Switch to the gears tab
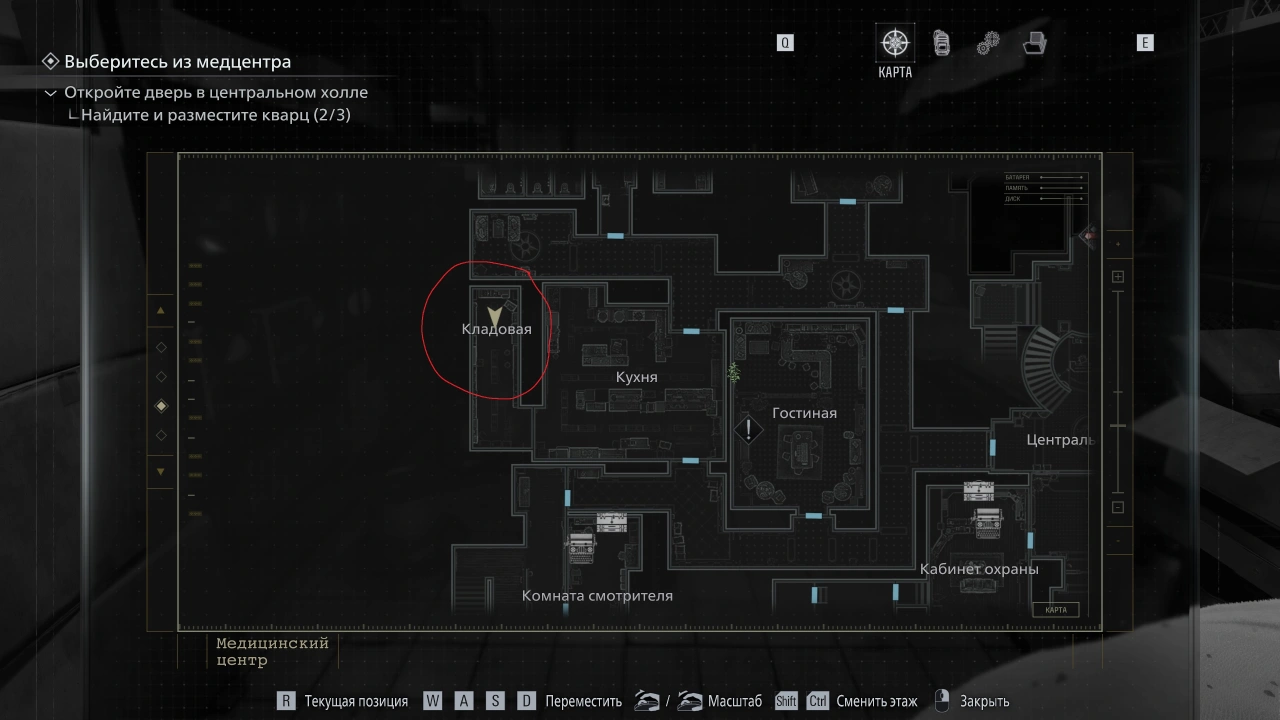 click(x=988, y=43)
